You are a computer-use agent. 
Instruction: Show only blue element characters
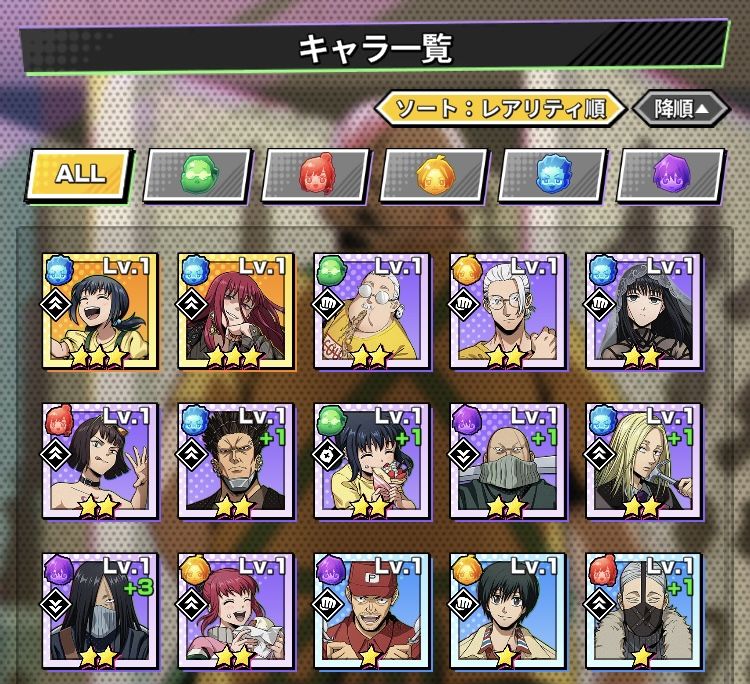coord(551,175)
